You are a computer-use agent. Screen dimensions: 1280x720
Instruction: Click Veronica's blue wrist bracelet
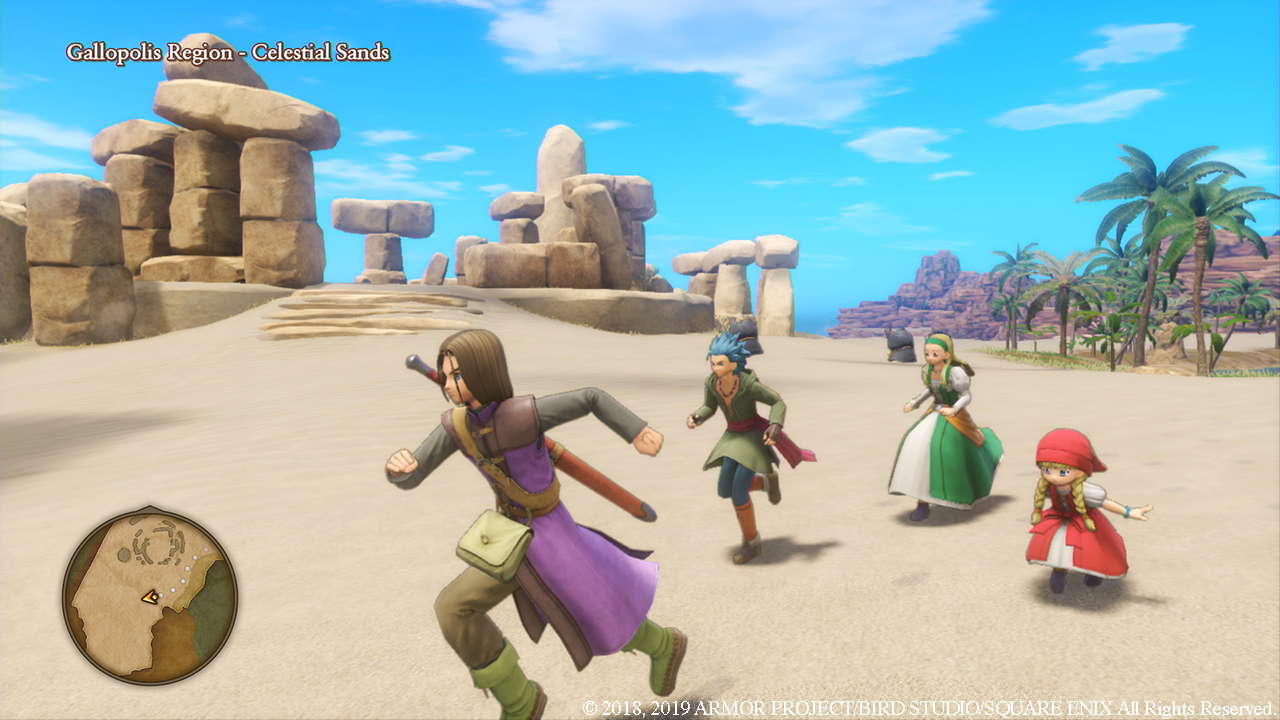tap(1127, 512)
